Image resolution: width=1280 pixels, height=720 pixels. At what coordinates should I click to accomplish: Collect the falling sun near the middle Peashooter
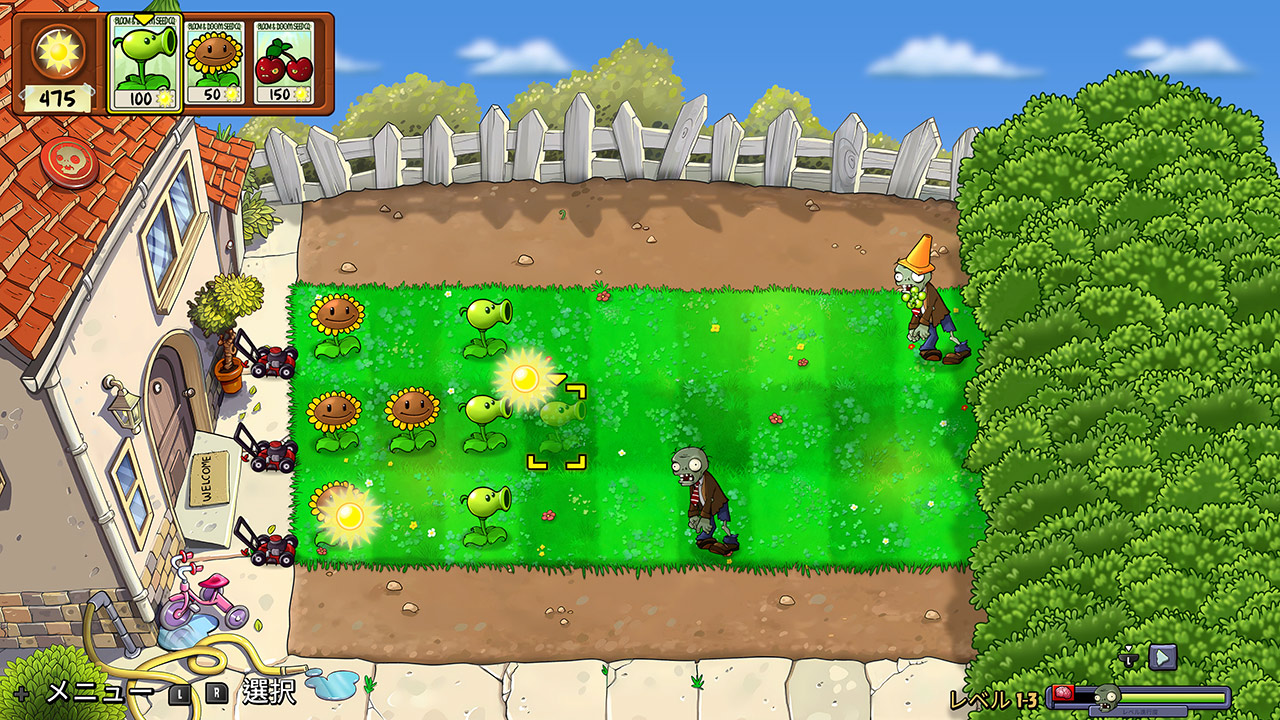[524, 377]
